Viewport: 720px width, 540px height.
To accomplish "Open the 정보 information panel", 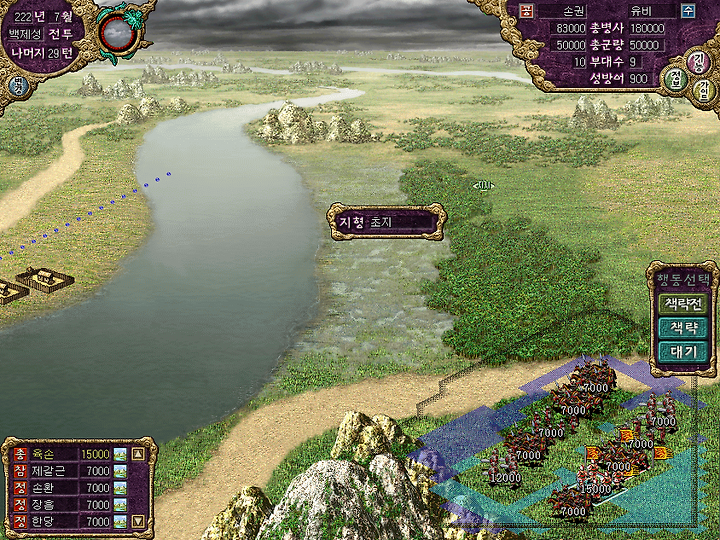I will (676, 80).
